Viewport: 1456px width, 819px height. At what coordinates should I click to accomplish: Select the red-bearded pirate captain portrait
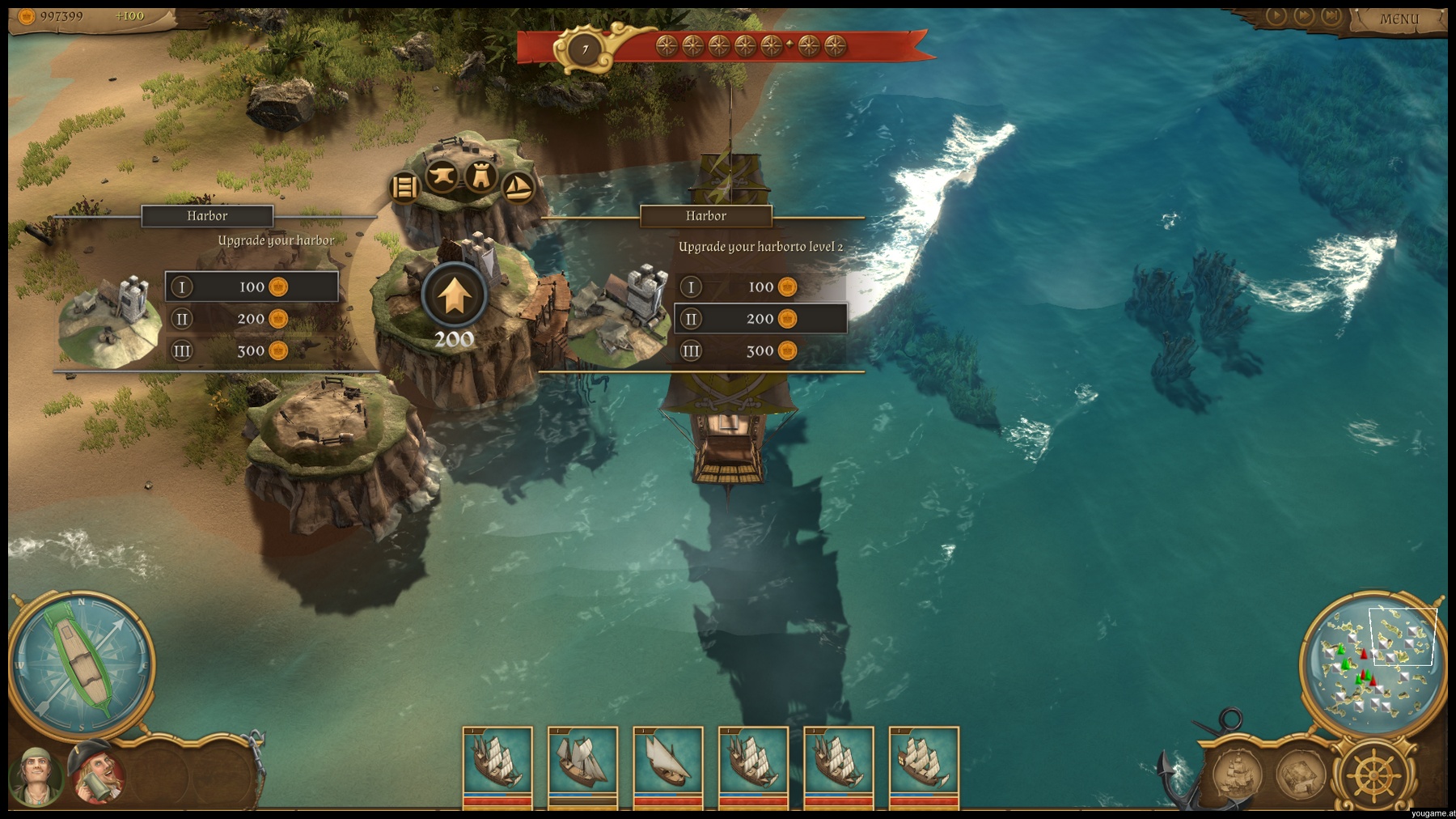pos(97,774)
